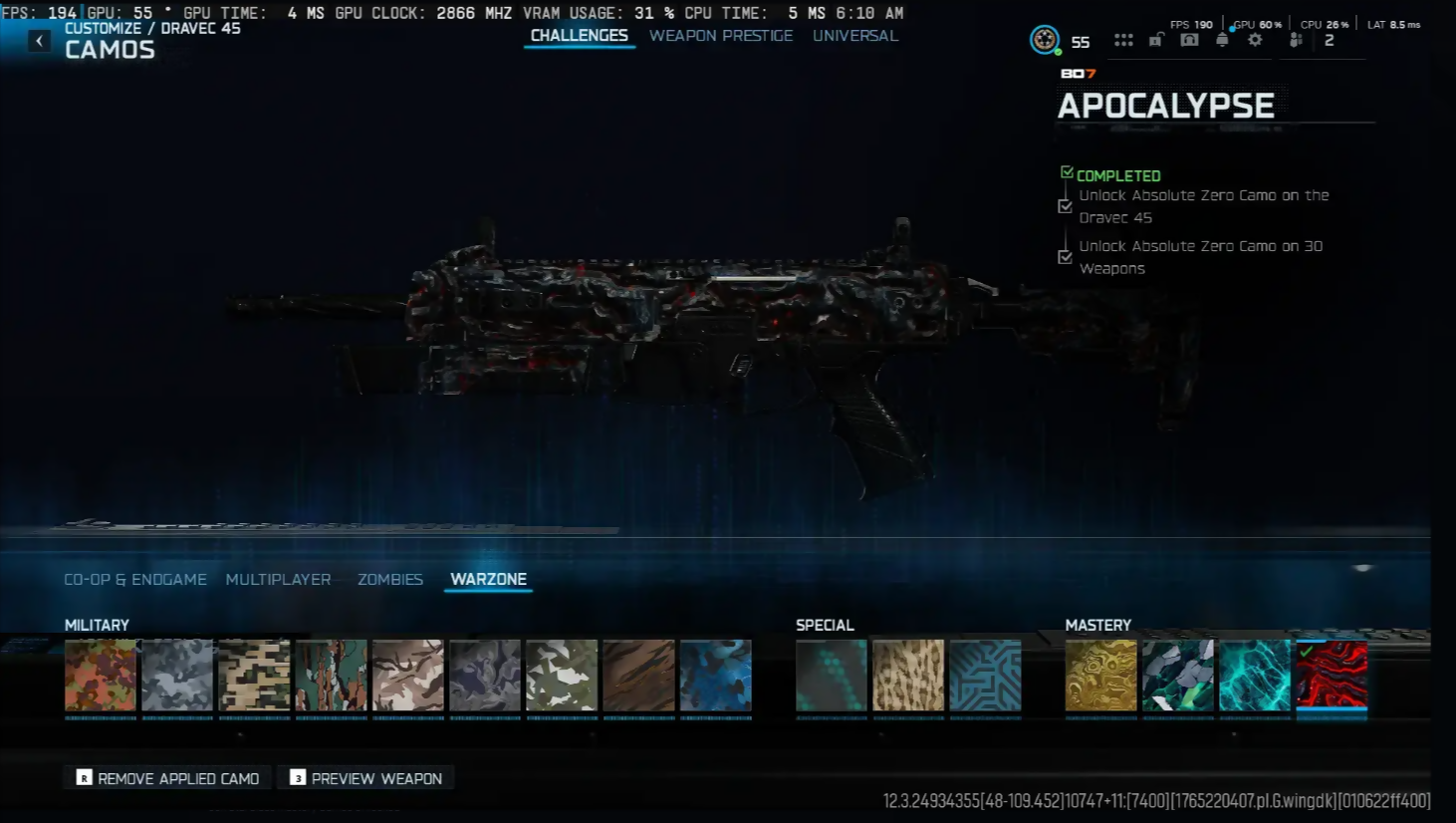The image size is (1456, 823).
Task: Remove the applied camo
Action: (x=167, y=778)
